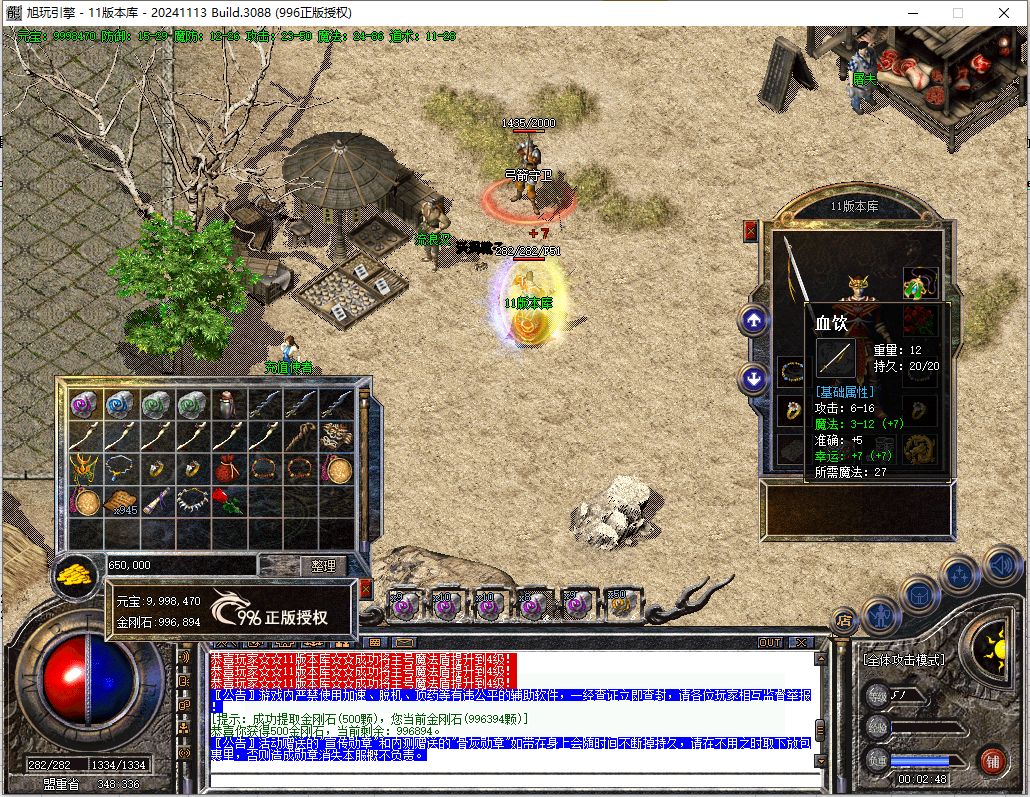Open the shop via the 店 button
Viewport: 1030px width, 797px height.
coord(845,619)
